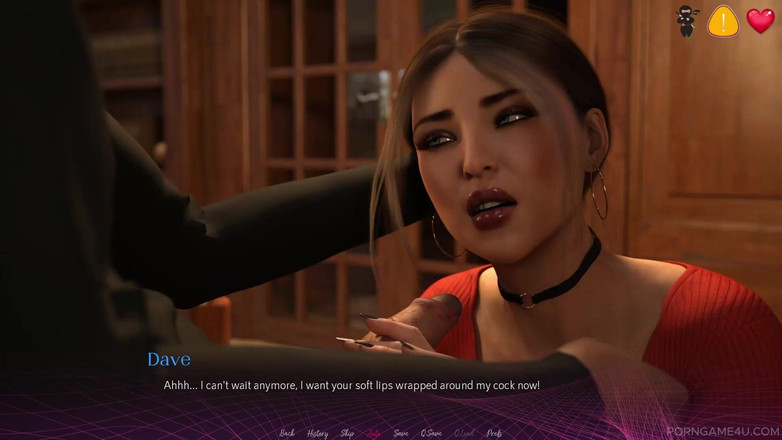Quick load with Q.Load
This screenshot has height=440, width=782.
click(463, 433)
